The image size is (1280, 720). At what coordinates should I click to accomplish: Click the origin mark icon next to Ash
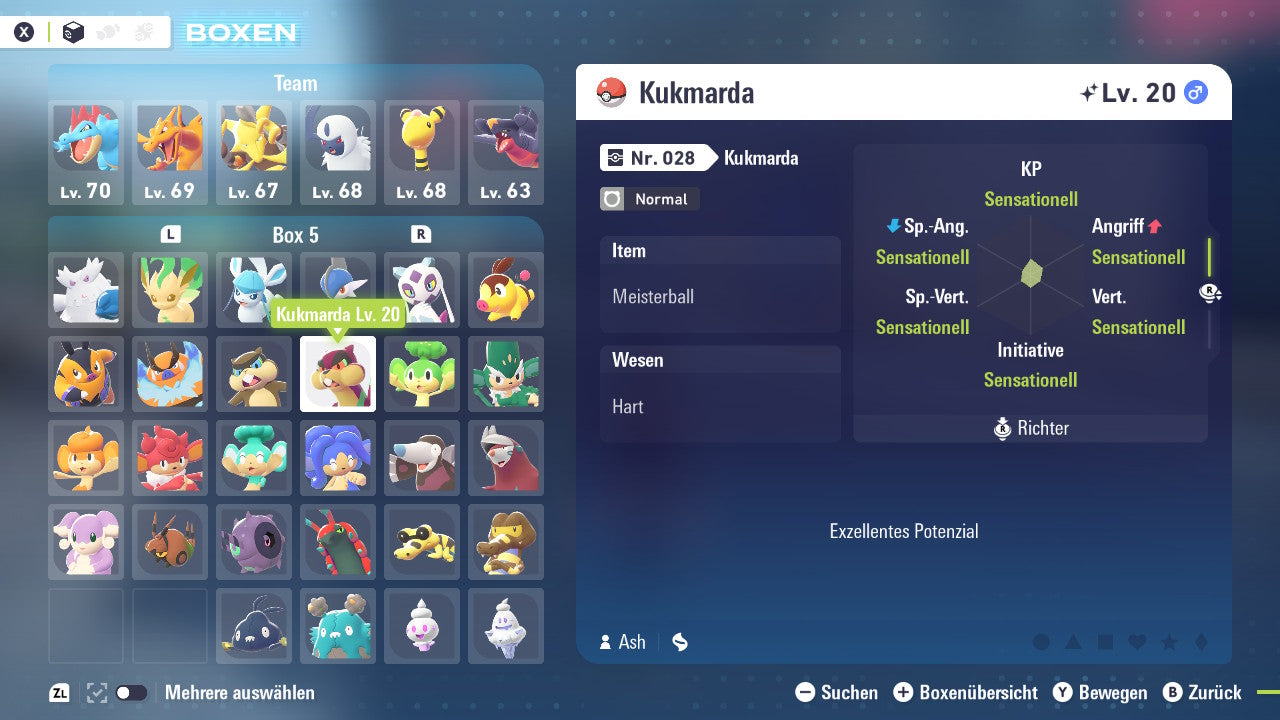(x=680, y=642)
